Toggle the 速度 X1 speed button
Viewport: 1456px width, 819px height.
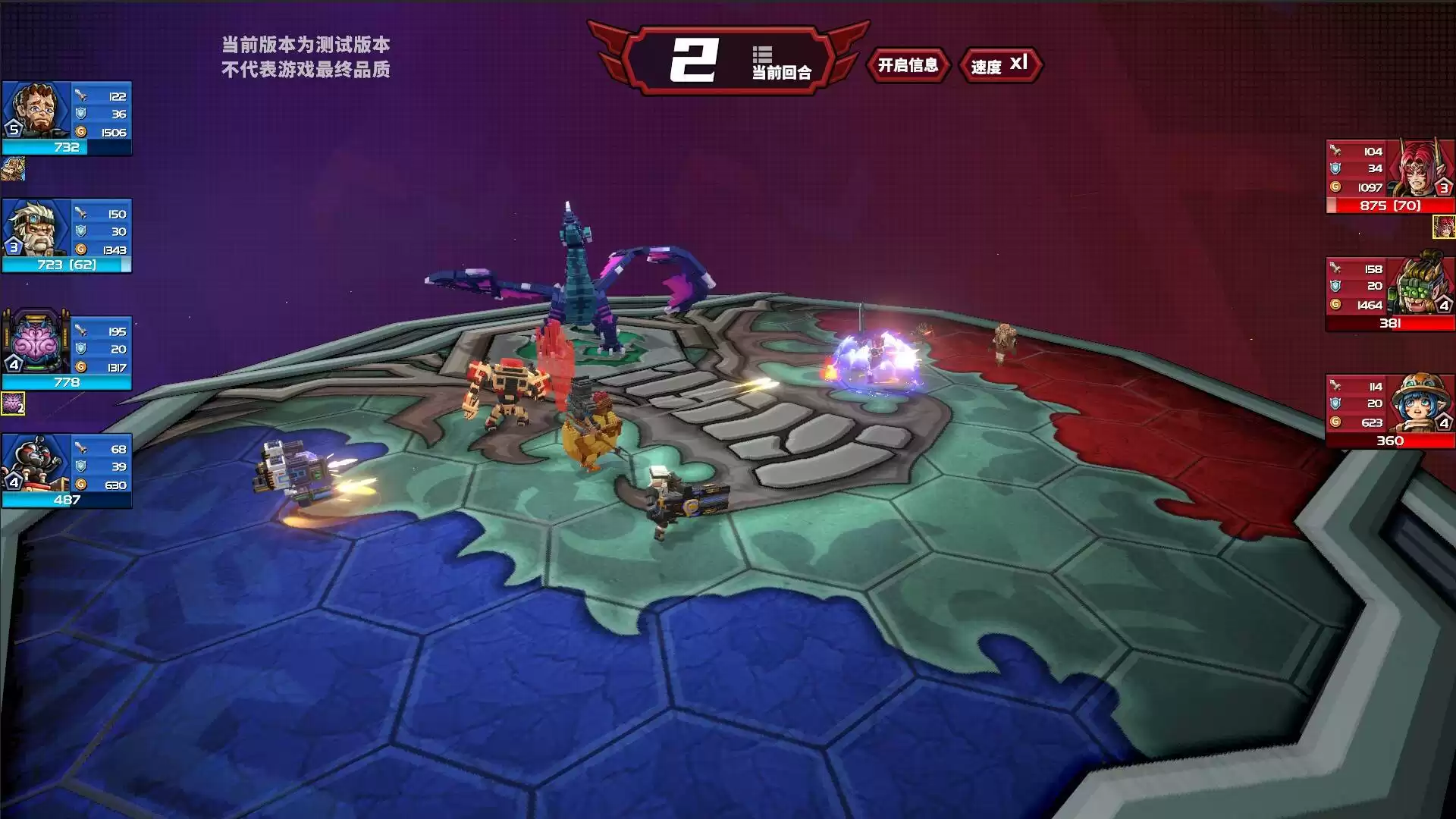(999, 65)
